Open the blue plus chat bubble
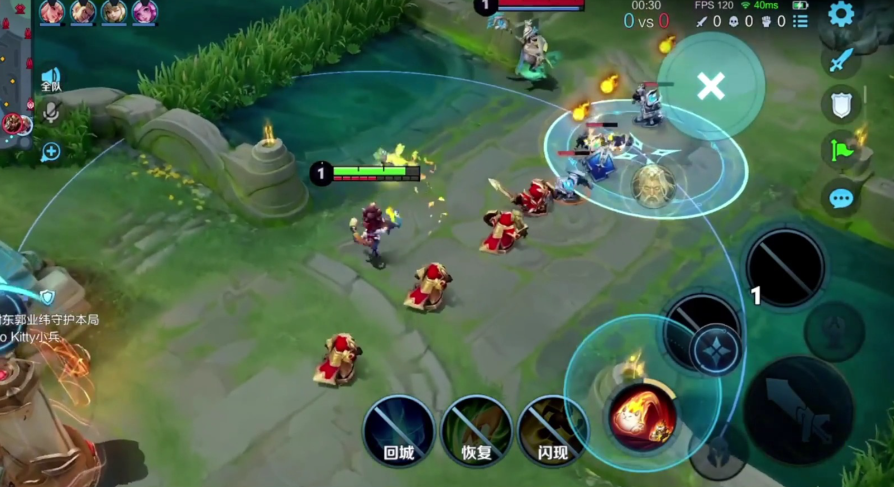The height and width of the screenshot is (487, 894). (x=50, y=152)
